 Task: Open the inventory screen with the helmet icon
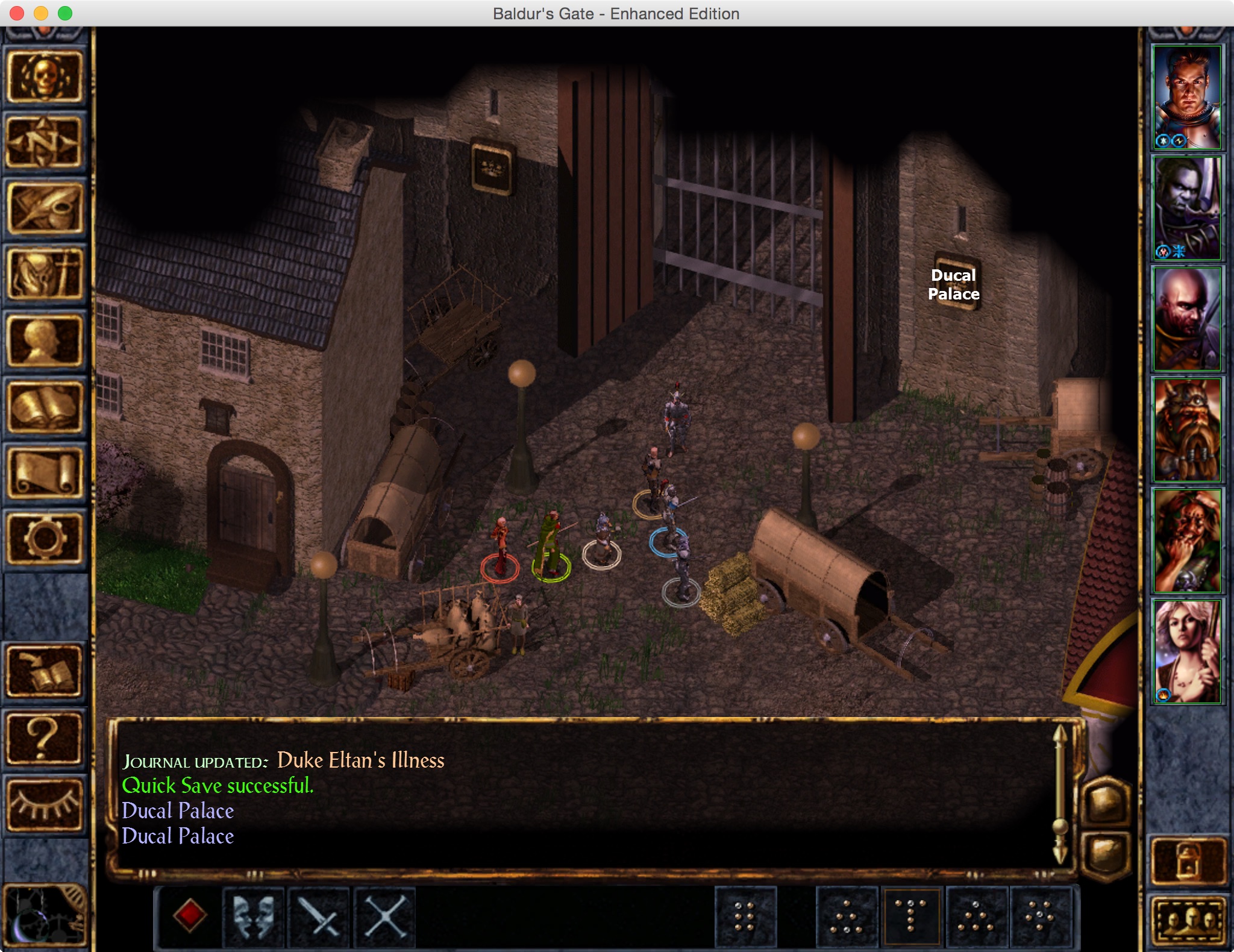tap(44, 275)
